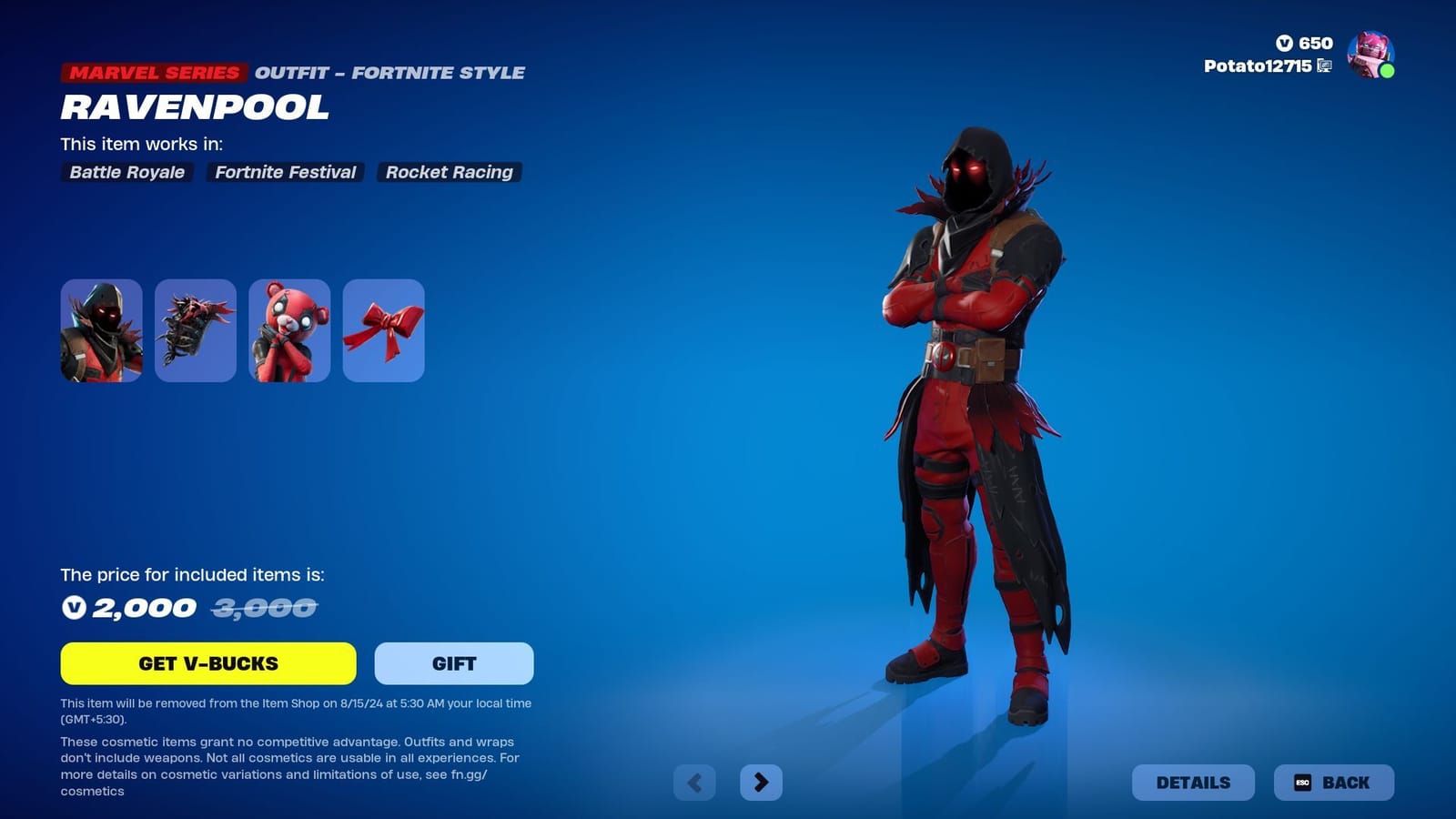This screenshot has width=1456, height=819.
Task: Select the Battle Royale tag
Action: [126, 172]
